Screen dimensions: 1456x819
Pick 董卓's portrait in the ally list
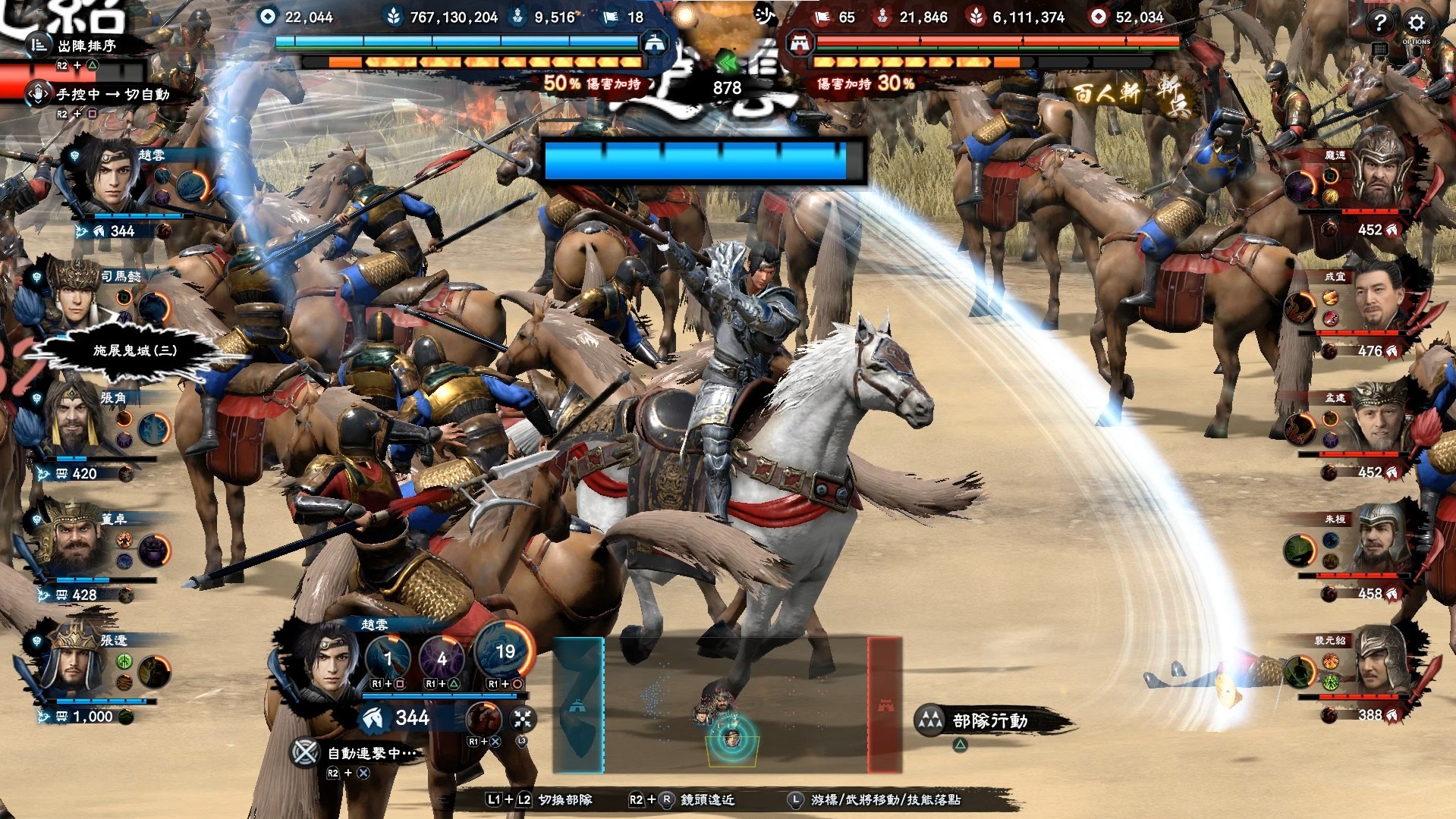click(x=75, y=543)
